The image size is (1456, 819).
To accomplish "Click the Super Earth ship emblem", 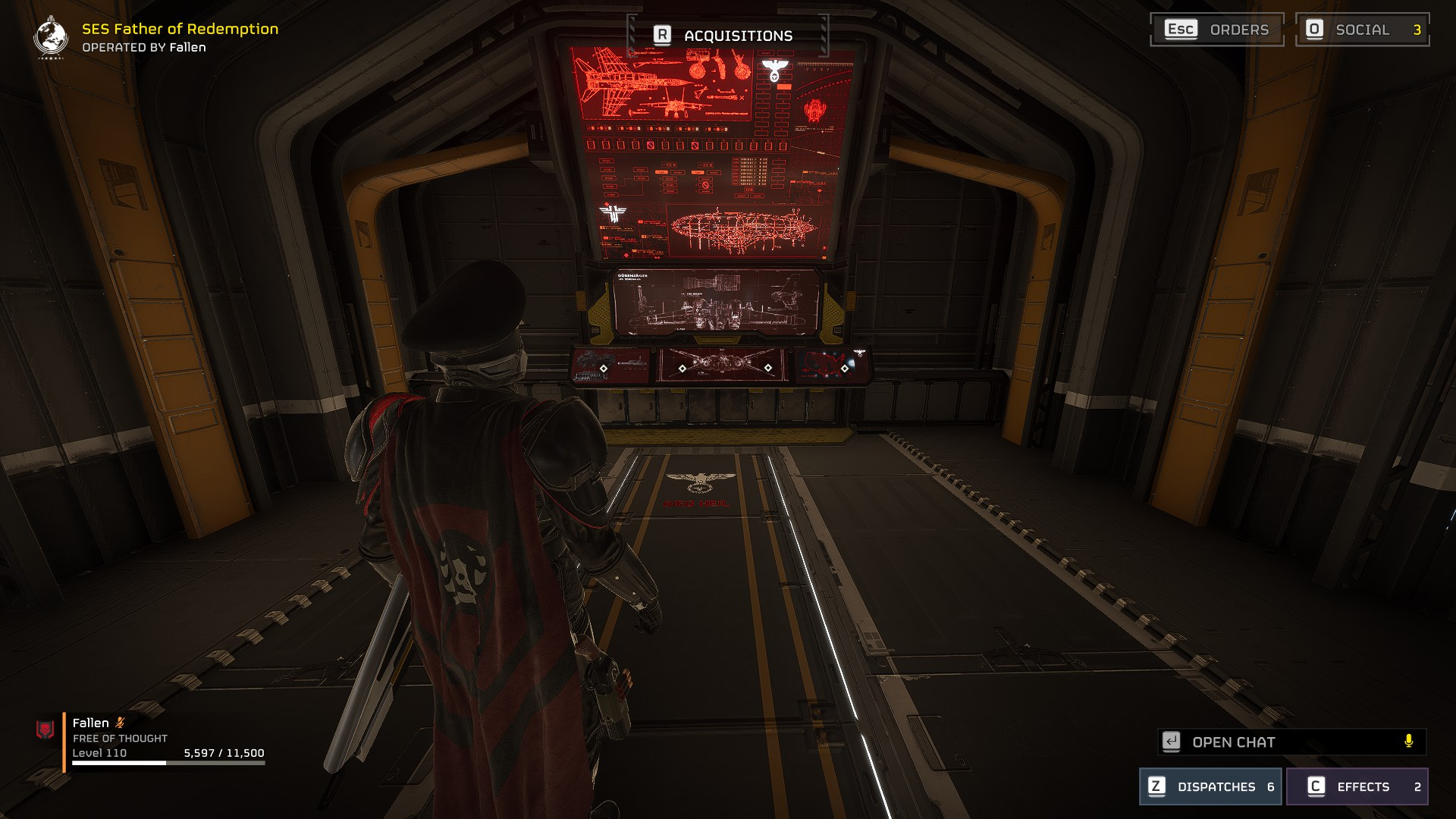I will click(x=52, y=36).
